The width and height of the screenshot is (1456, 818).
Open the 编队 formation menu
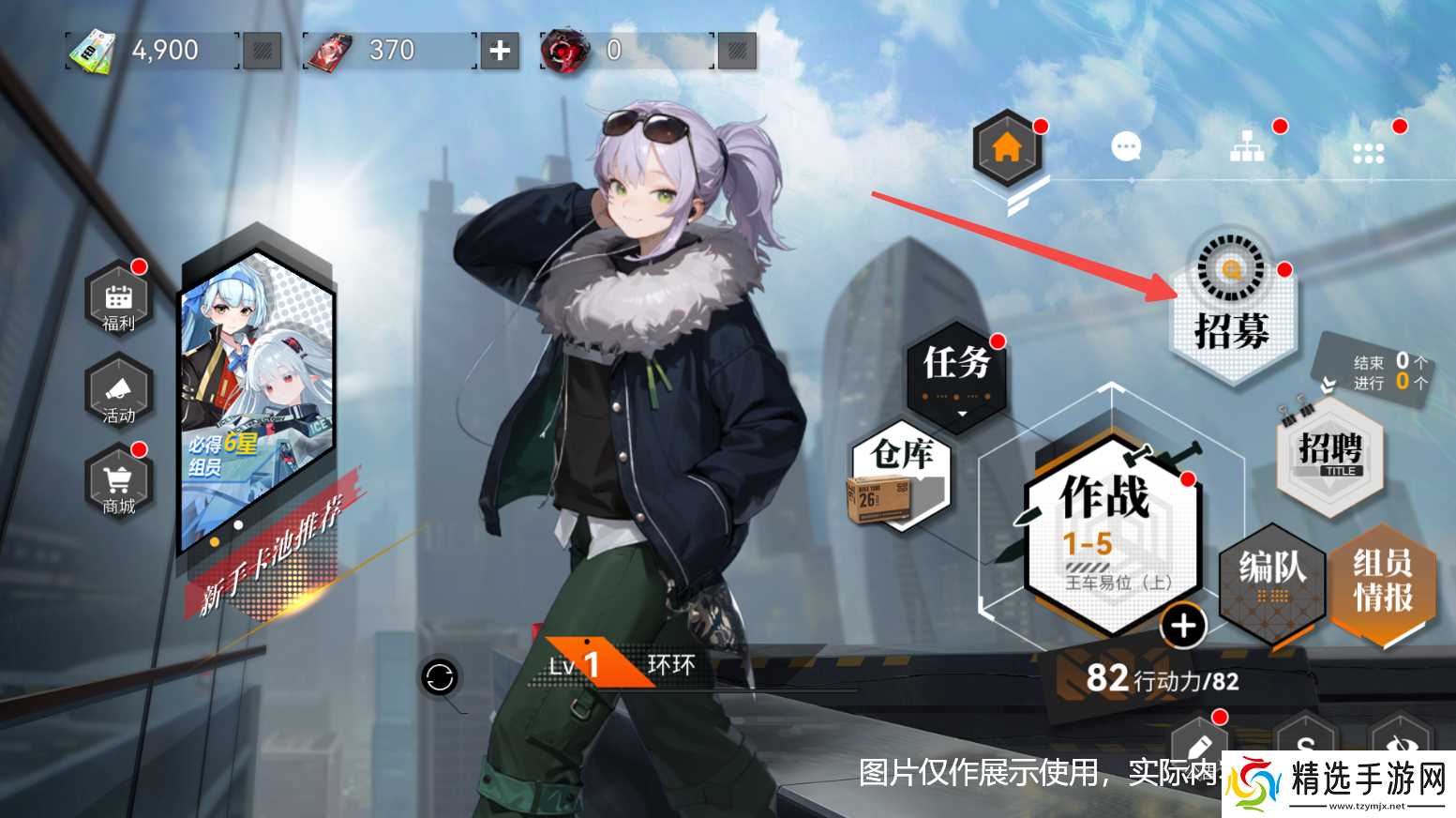click(x=1271, y=582)
